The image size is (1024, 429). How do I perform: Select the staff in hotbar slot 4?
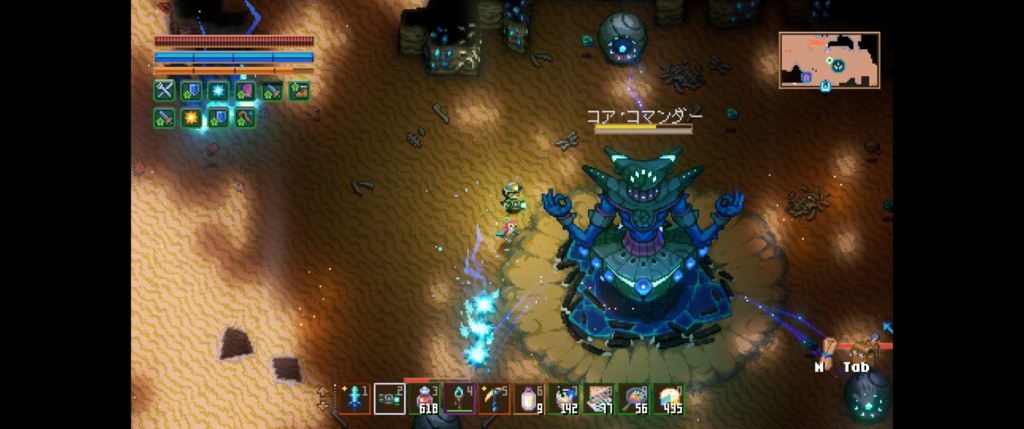click(x=459, y=399)
